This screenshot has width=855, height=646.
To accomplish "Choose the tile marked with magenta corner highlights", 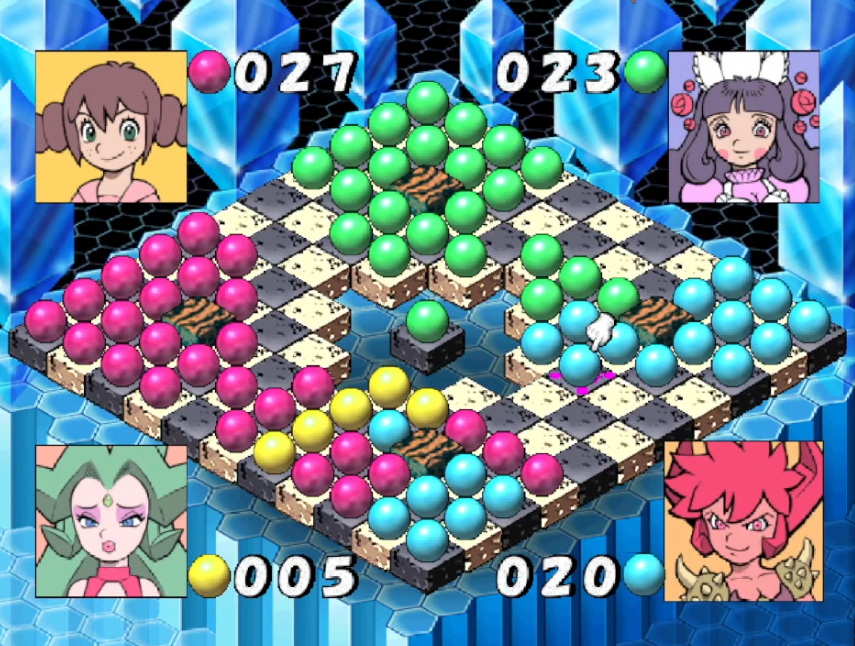I will tap(580, 381).
